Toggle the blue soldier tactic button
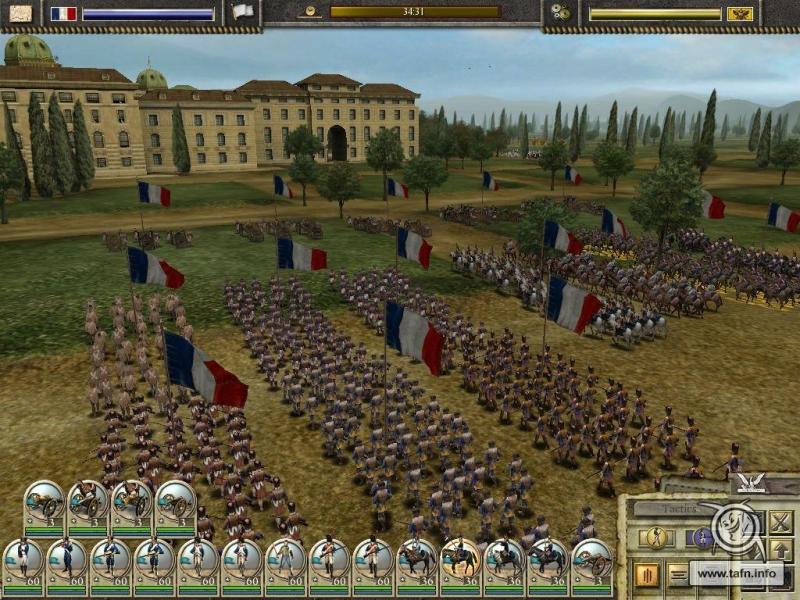The height and width of the screenshot is (600, 800). click(x=701, y=538)
